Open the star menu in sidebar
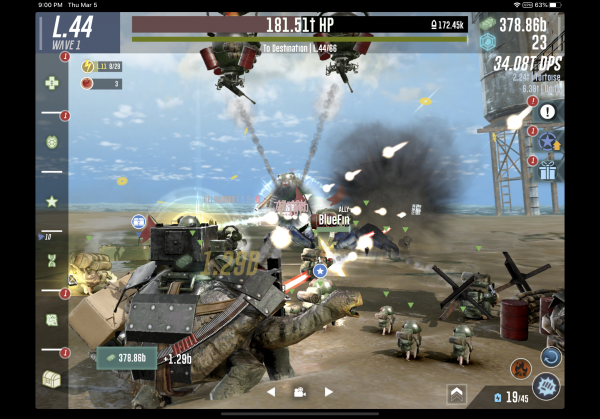This screenshot has width=600, height=419. point(52,201)
